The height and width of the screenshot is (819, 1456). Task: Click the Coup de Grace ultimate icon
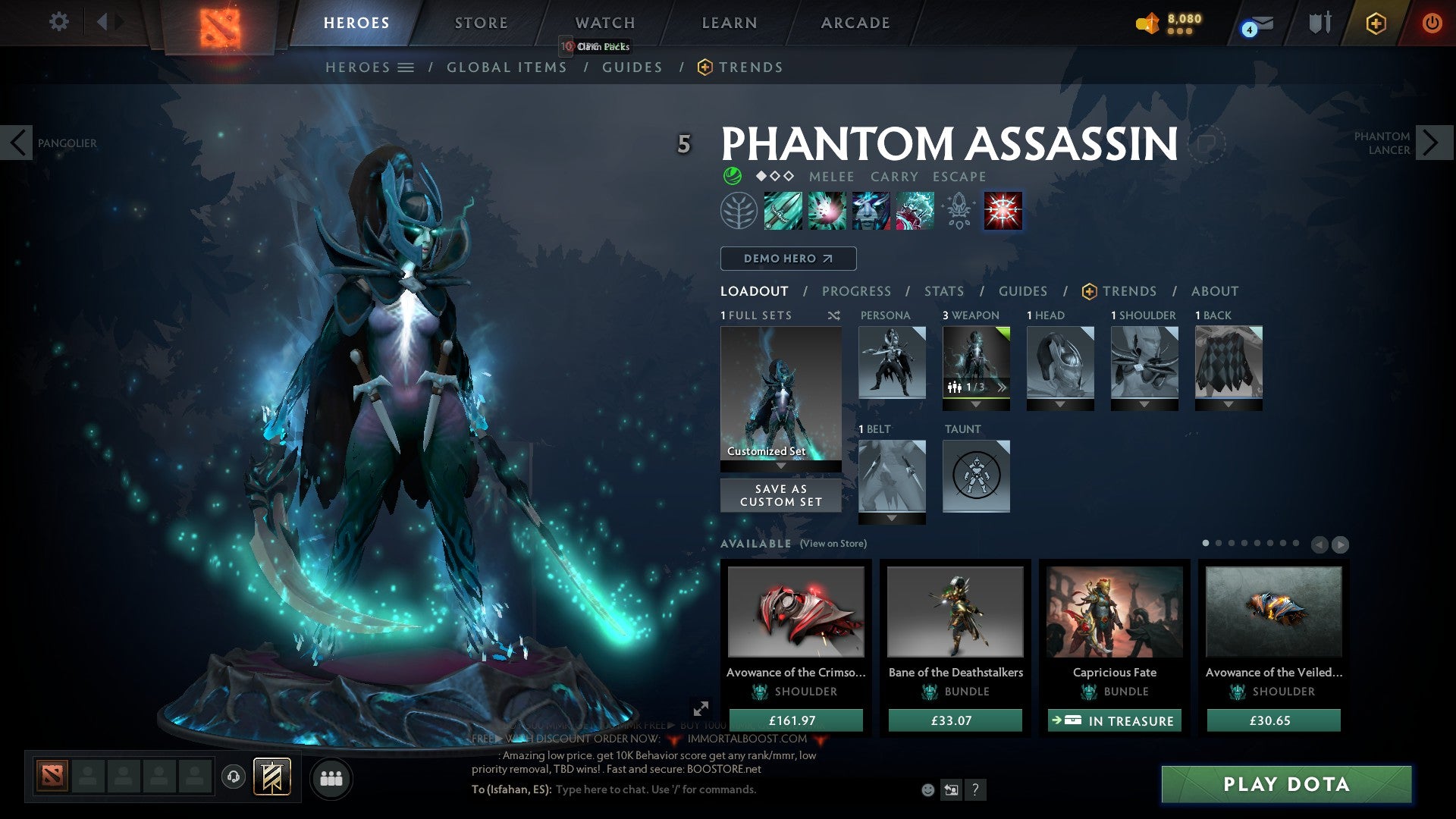pos(1003,211)
